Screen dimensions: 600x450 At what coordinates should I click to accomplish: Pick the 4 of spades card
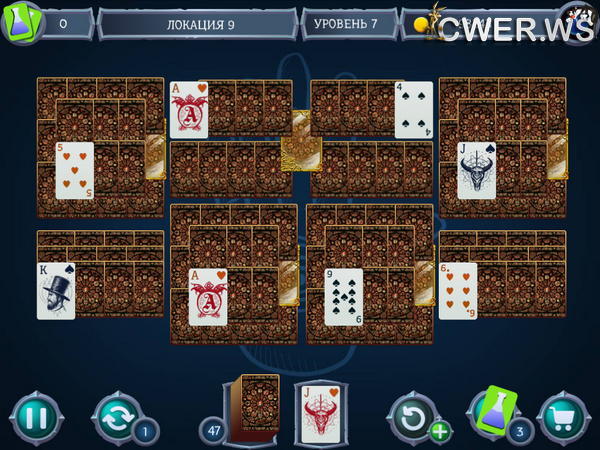(413, 109)
